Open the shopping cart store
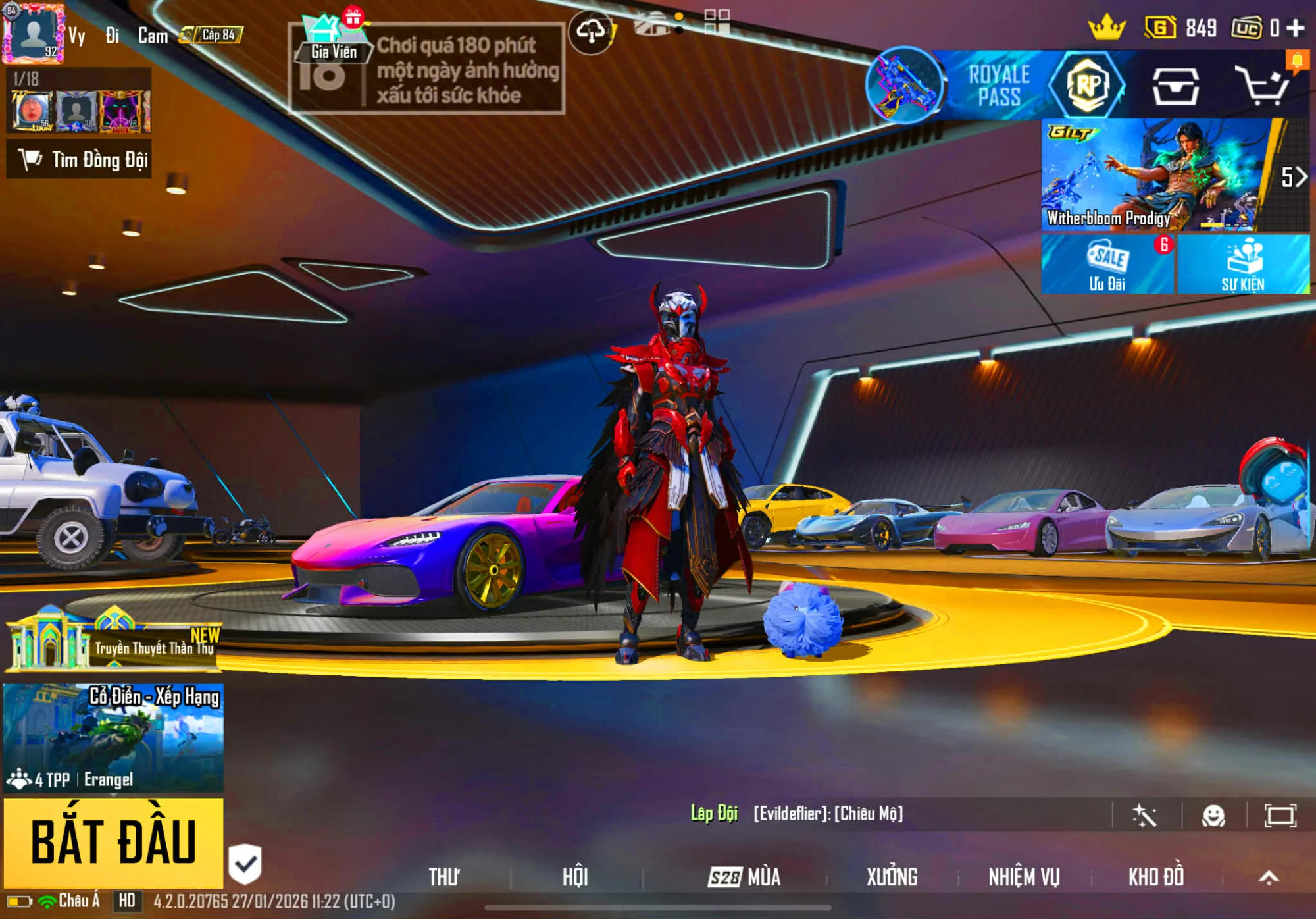This screenshot has width=1316, height=919. click(1261, 86)
